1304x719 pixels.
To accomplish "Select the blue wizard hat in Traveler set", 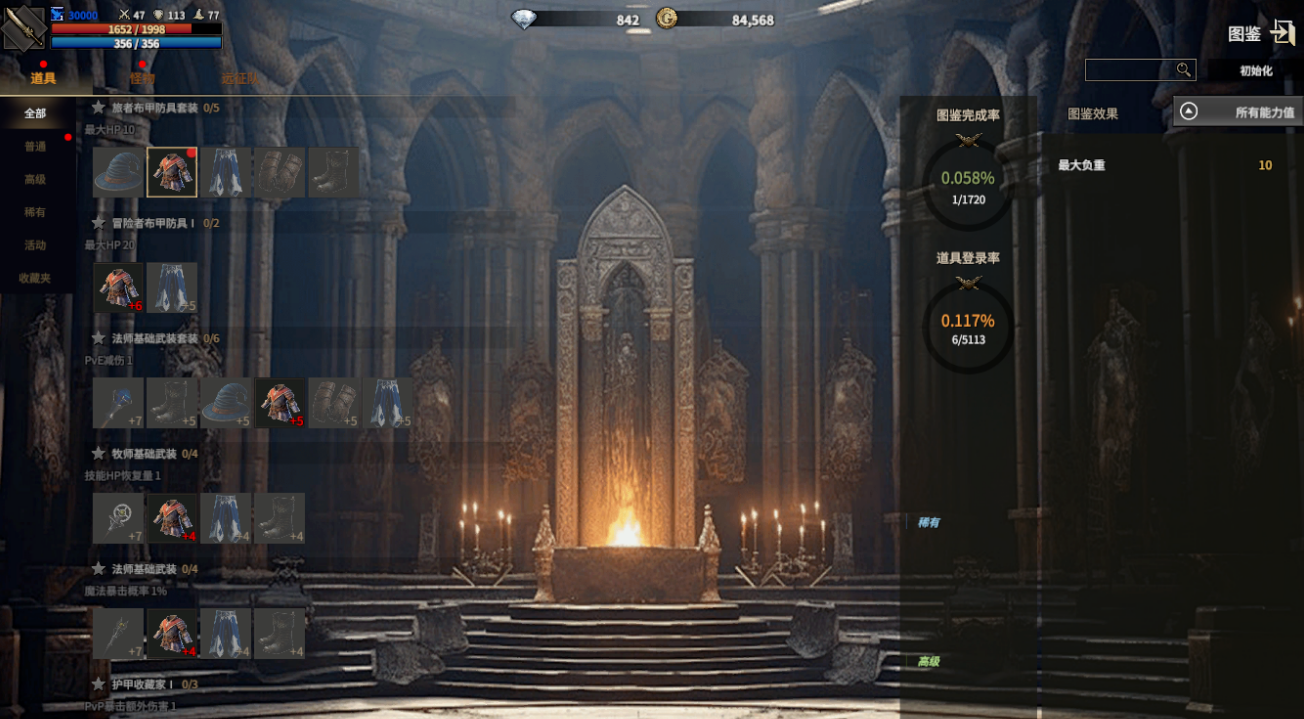I will [118, 173].
